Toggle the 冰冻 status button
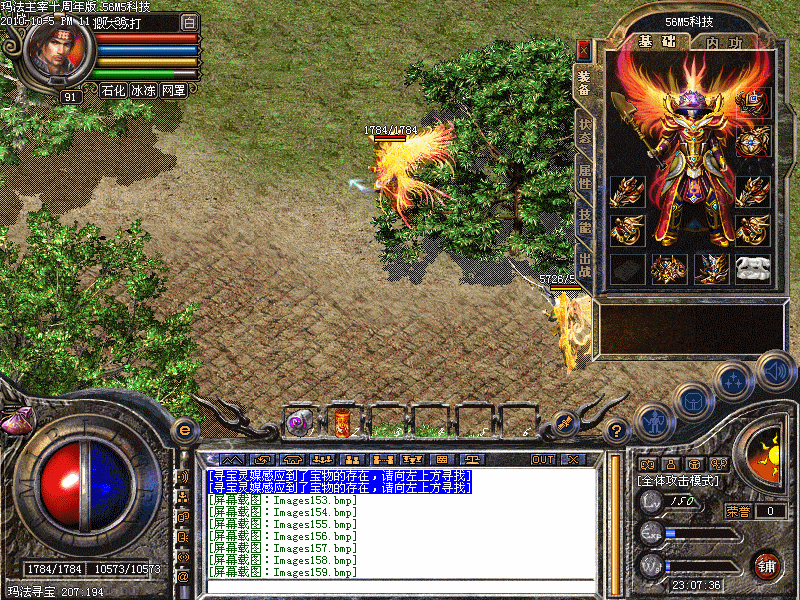The width and height of the screenshot is (800, 600). pyautogui.click(x=143, y=90)
